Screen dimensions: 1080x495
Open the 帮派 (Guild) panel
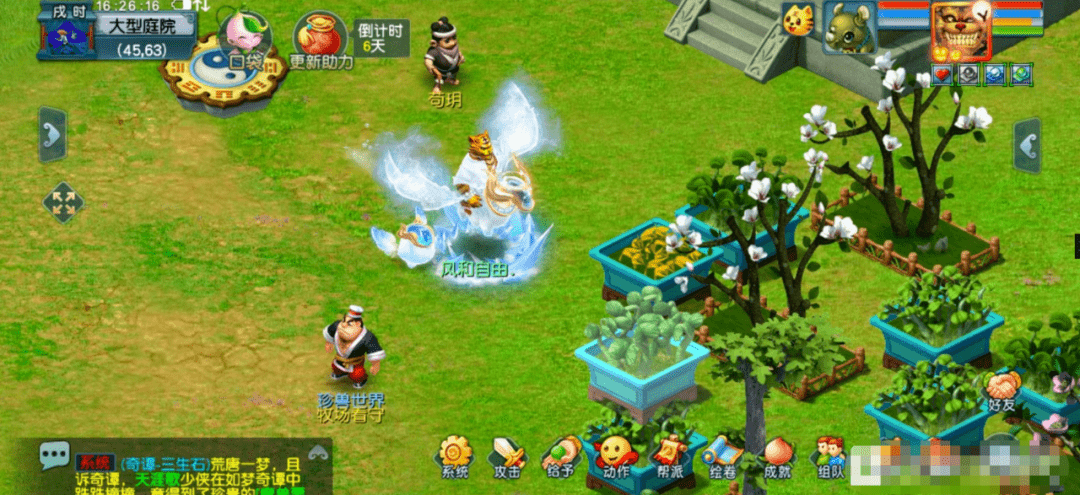point(671,455)
